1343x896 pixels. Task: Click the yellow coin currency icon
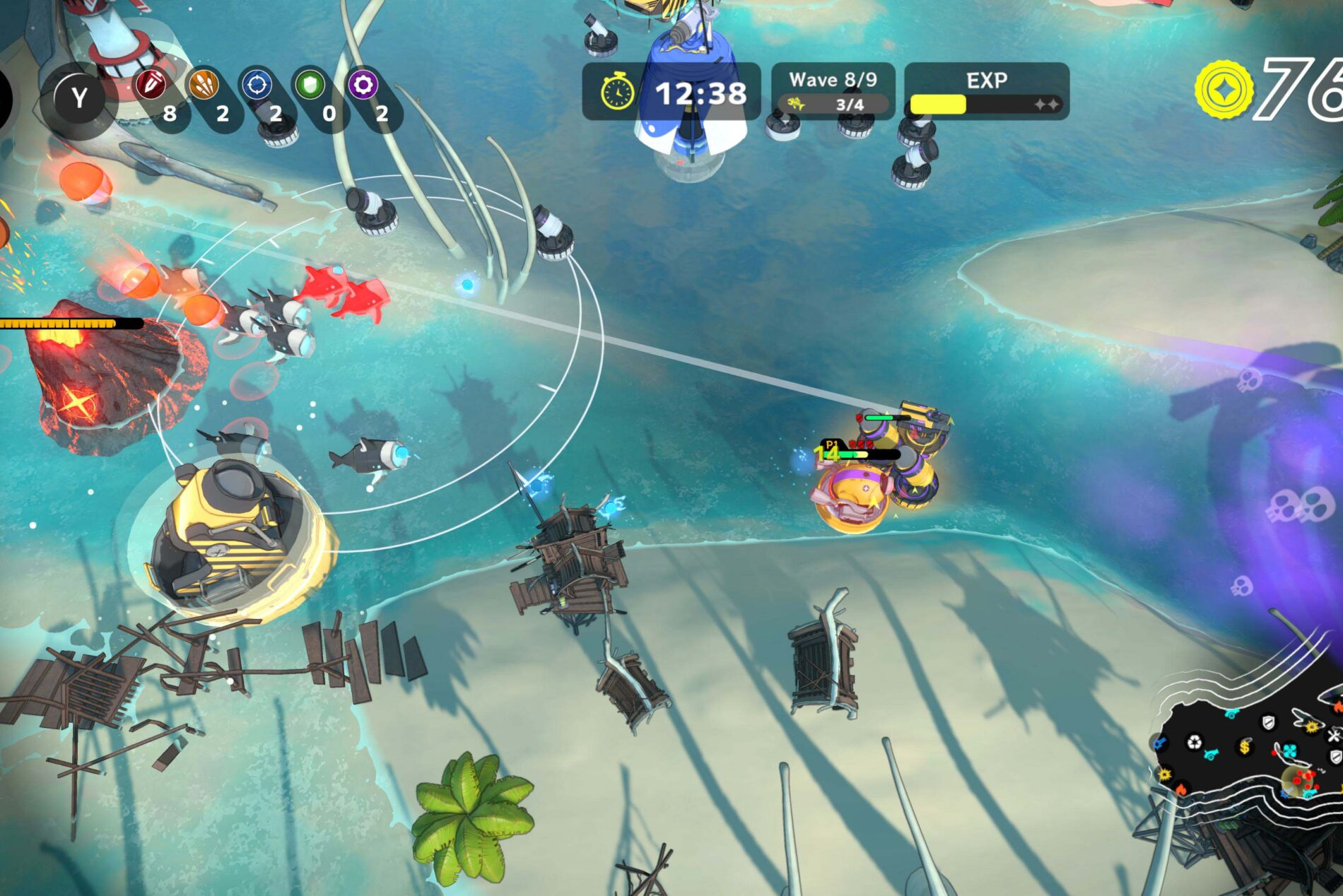point(1224,90)
